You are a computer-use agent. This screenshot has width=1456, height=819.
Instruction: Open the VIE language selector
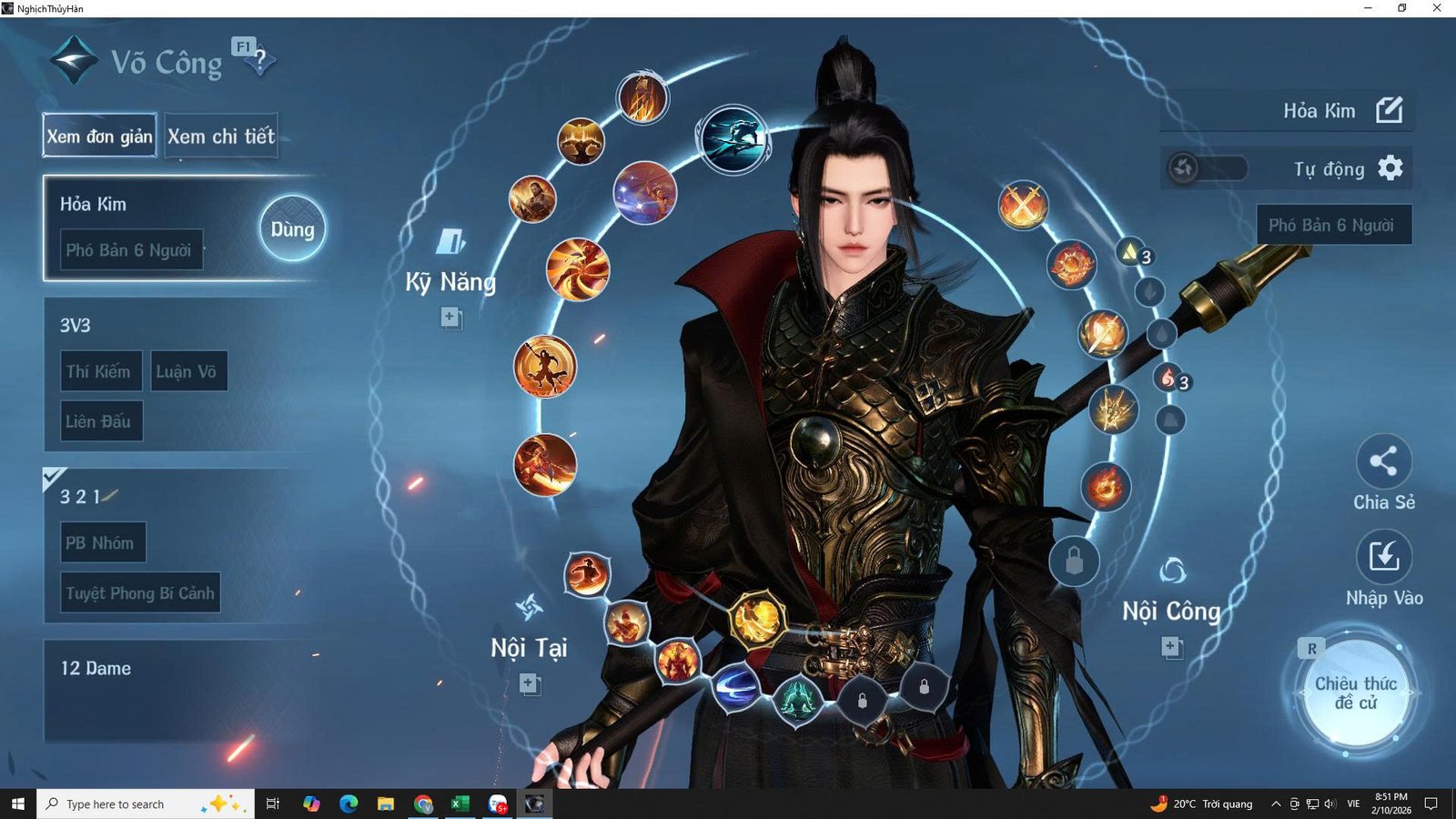(1352, 804)
